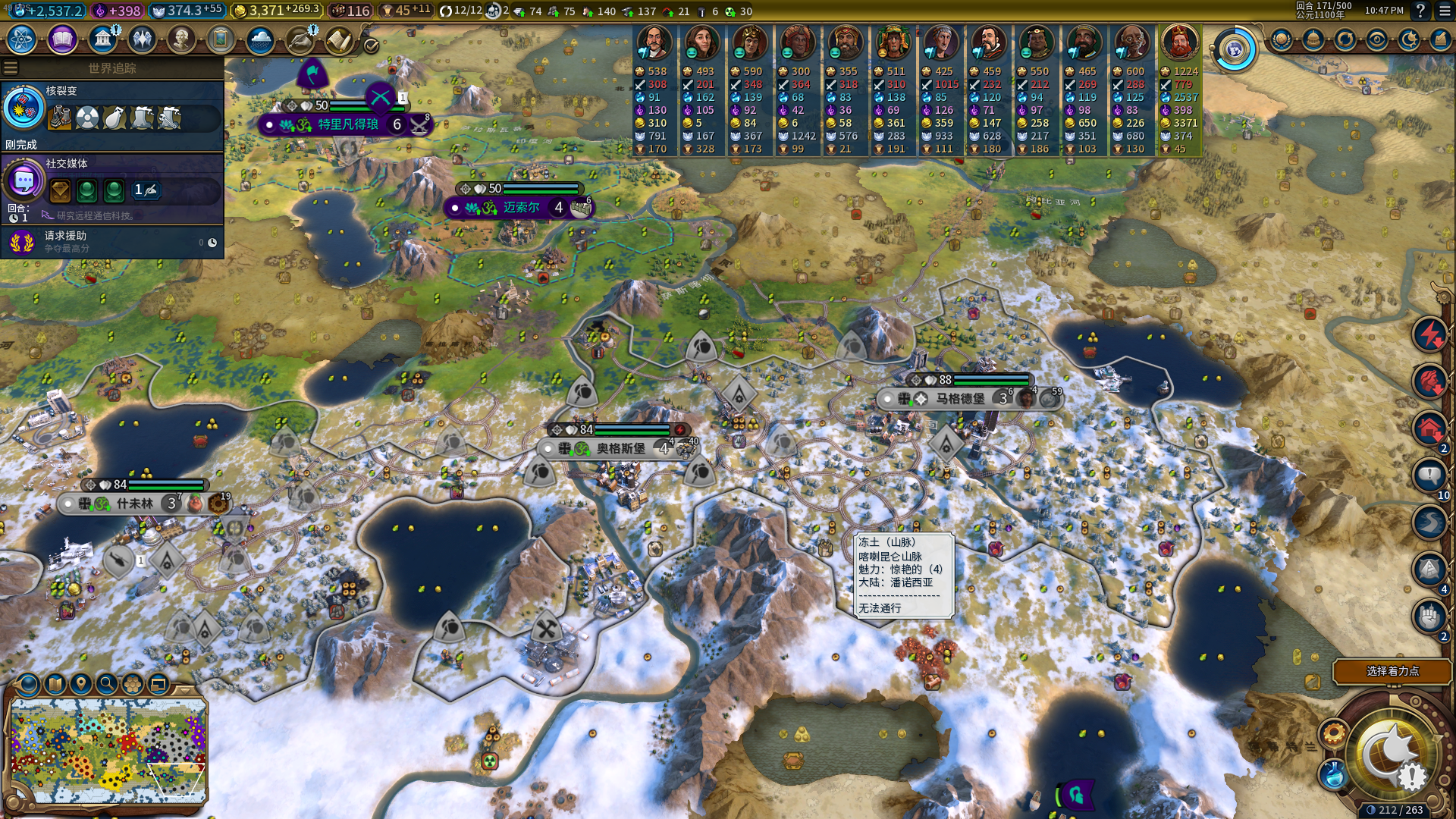This screenshot has height=819, width=1456.
Task: Open the government building icon
Action: pyautogui.click(x=102, y=39)
